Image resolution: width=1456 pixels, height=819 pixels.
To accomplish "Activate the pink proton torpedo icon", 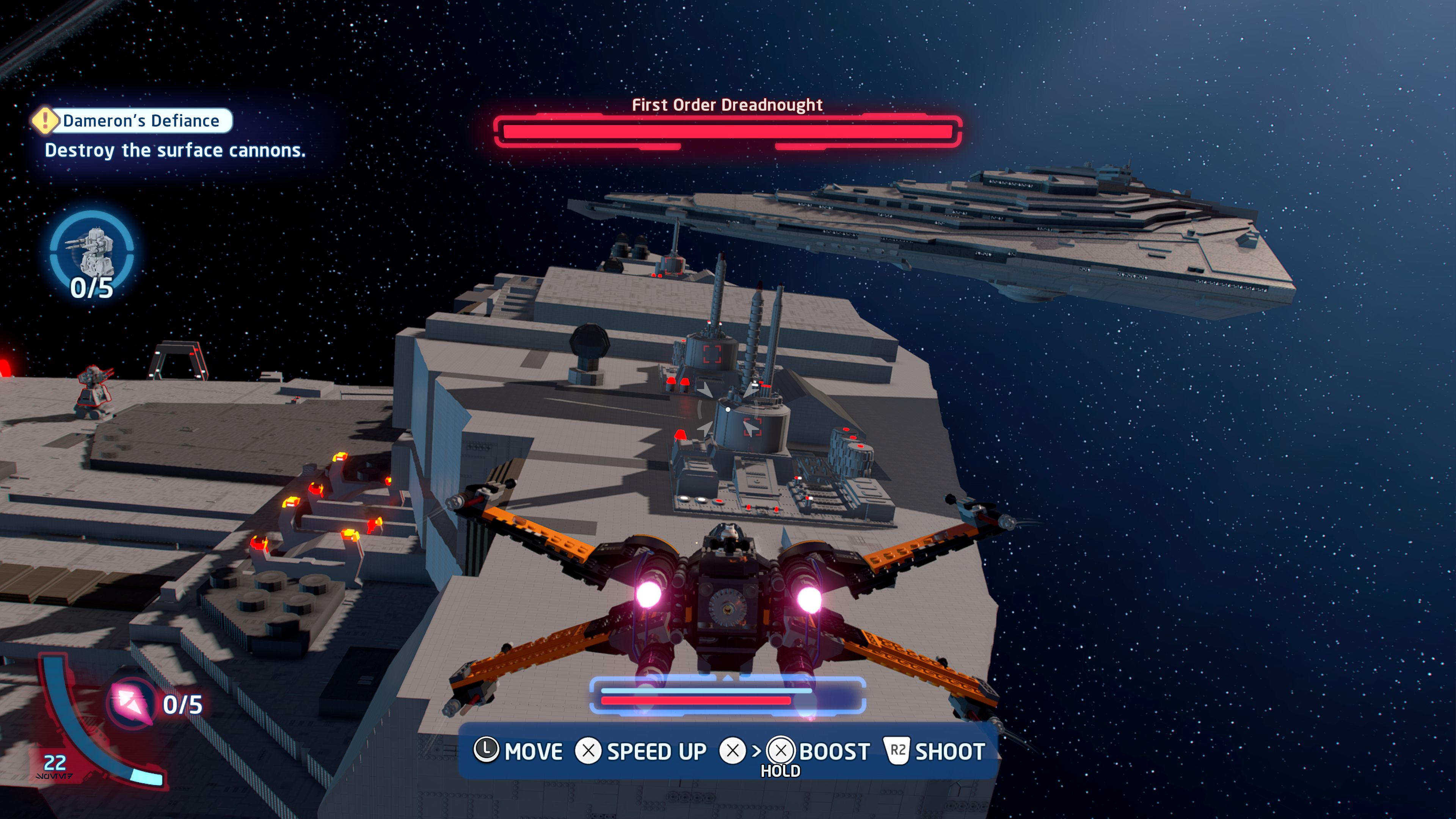I will tap(131, 703).
